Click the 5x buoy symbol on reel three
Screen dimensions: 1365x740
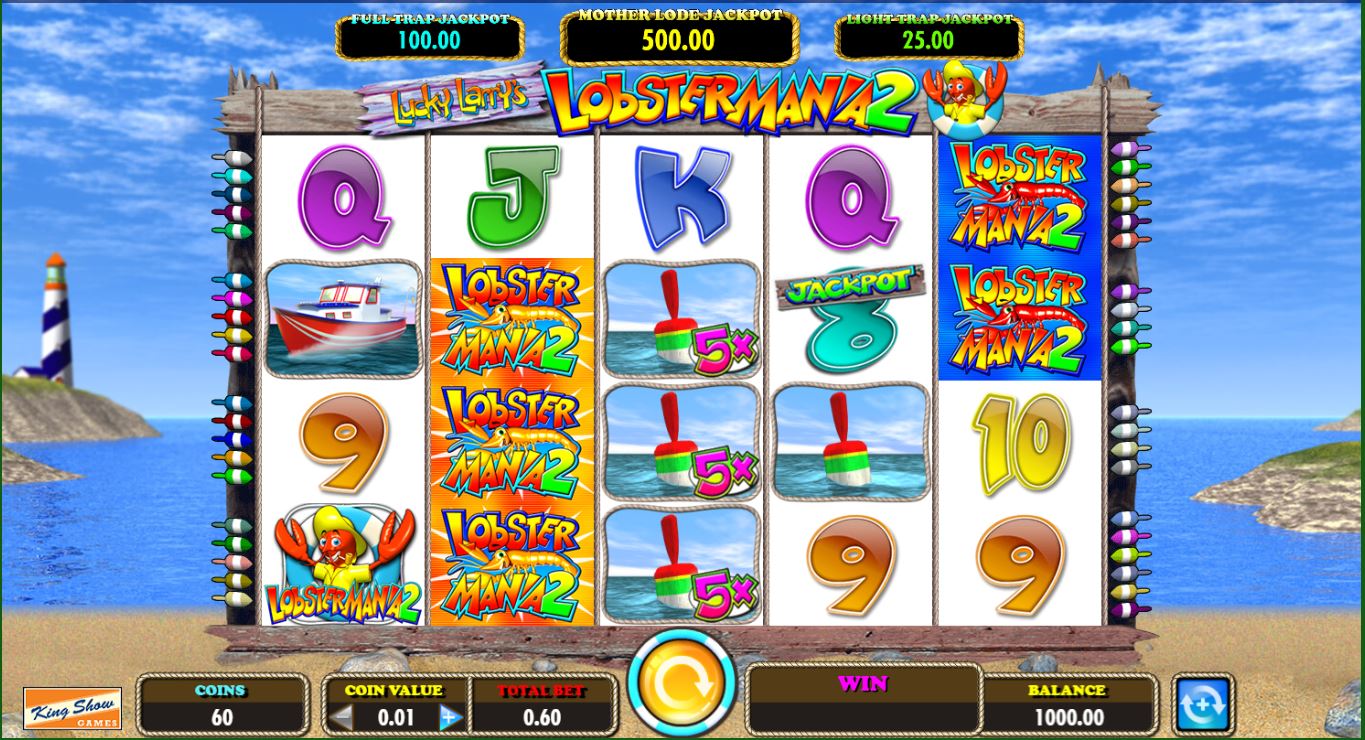pyautogui.click(x=680, y=318)
